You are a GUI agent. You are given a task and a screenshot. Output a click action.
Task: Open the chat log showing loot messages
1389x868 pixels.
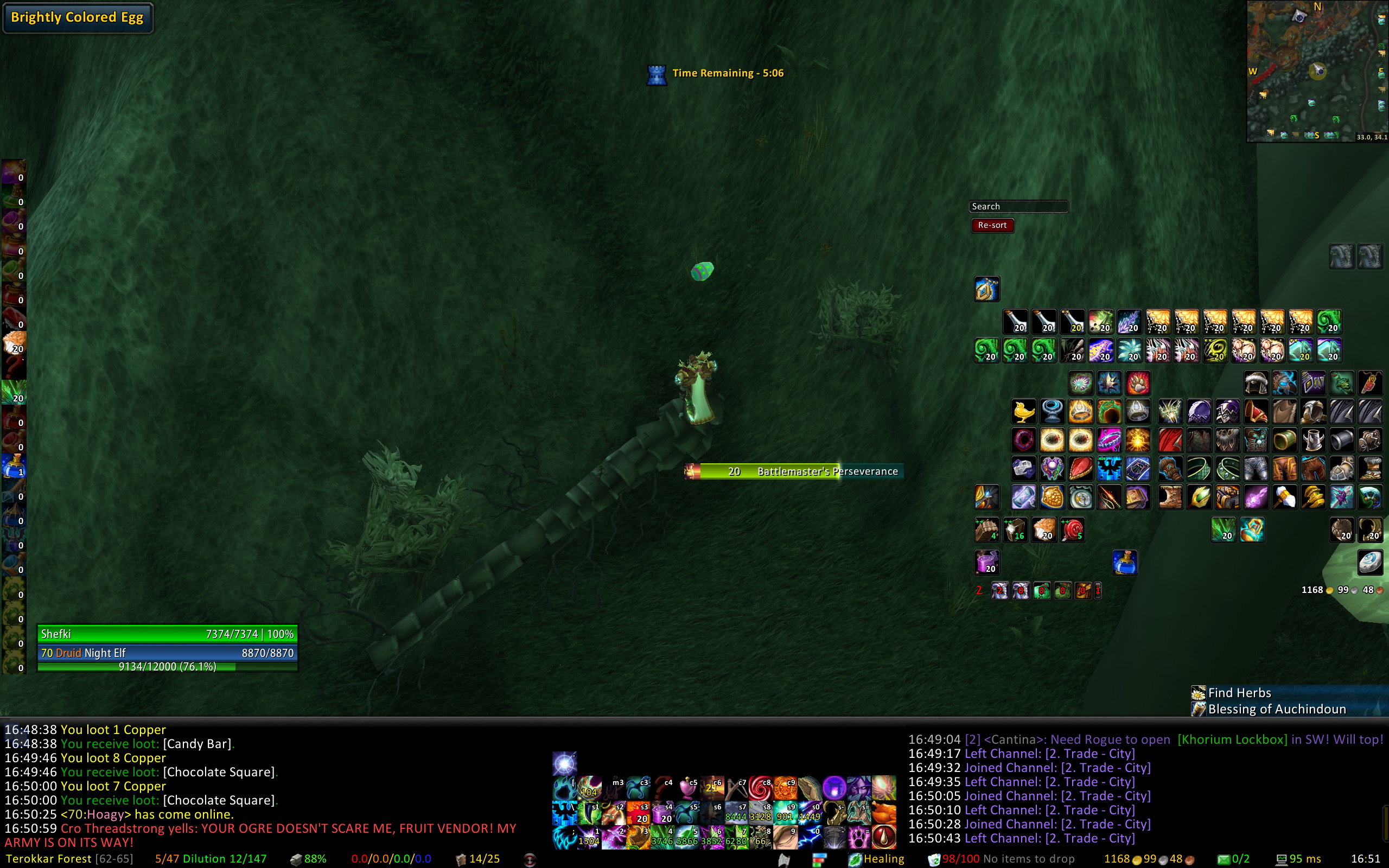[258, 786]
